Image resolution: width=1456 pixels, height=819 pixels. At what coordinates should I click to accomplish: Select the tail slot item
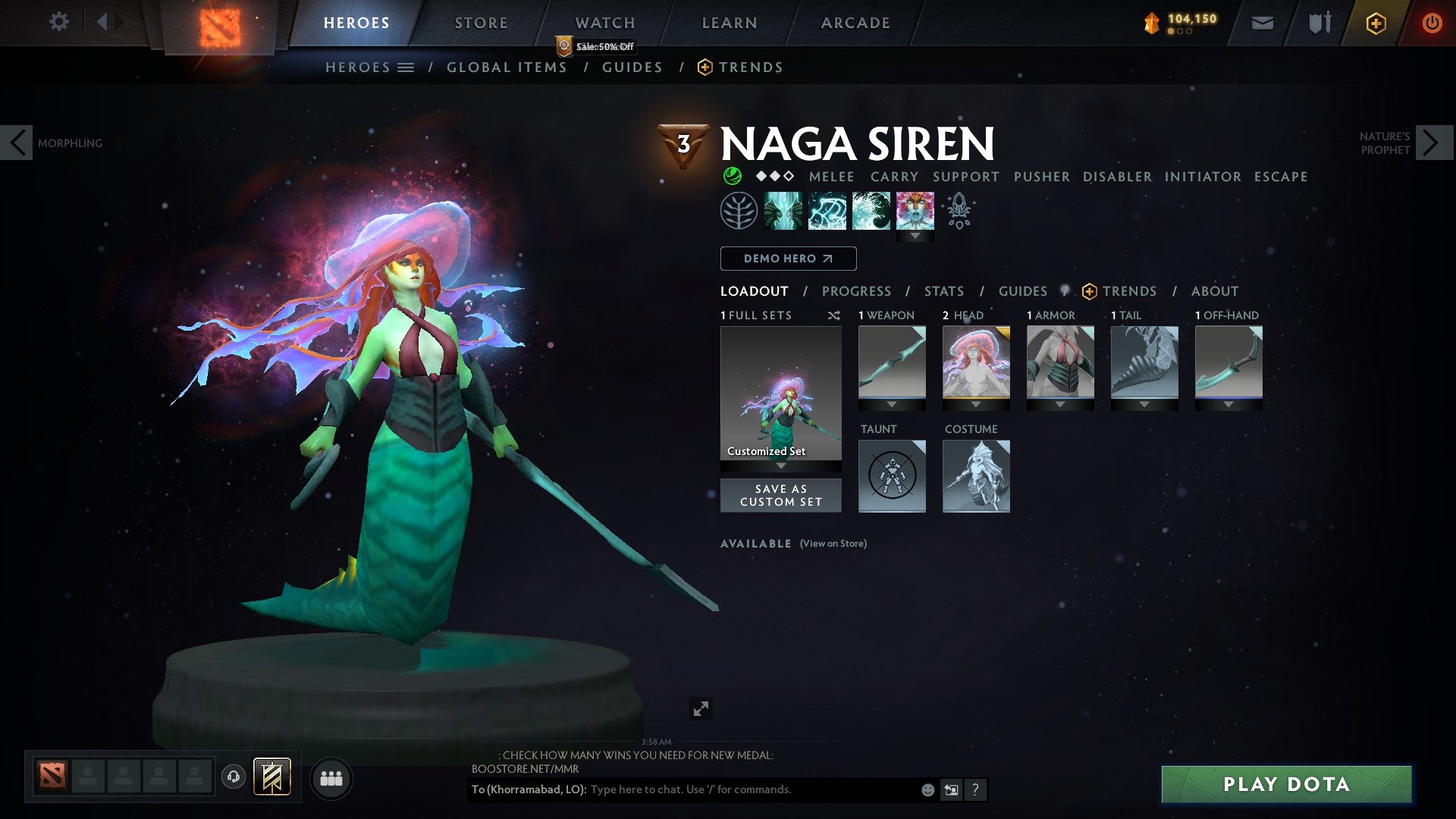tap(1144, 362)
